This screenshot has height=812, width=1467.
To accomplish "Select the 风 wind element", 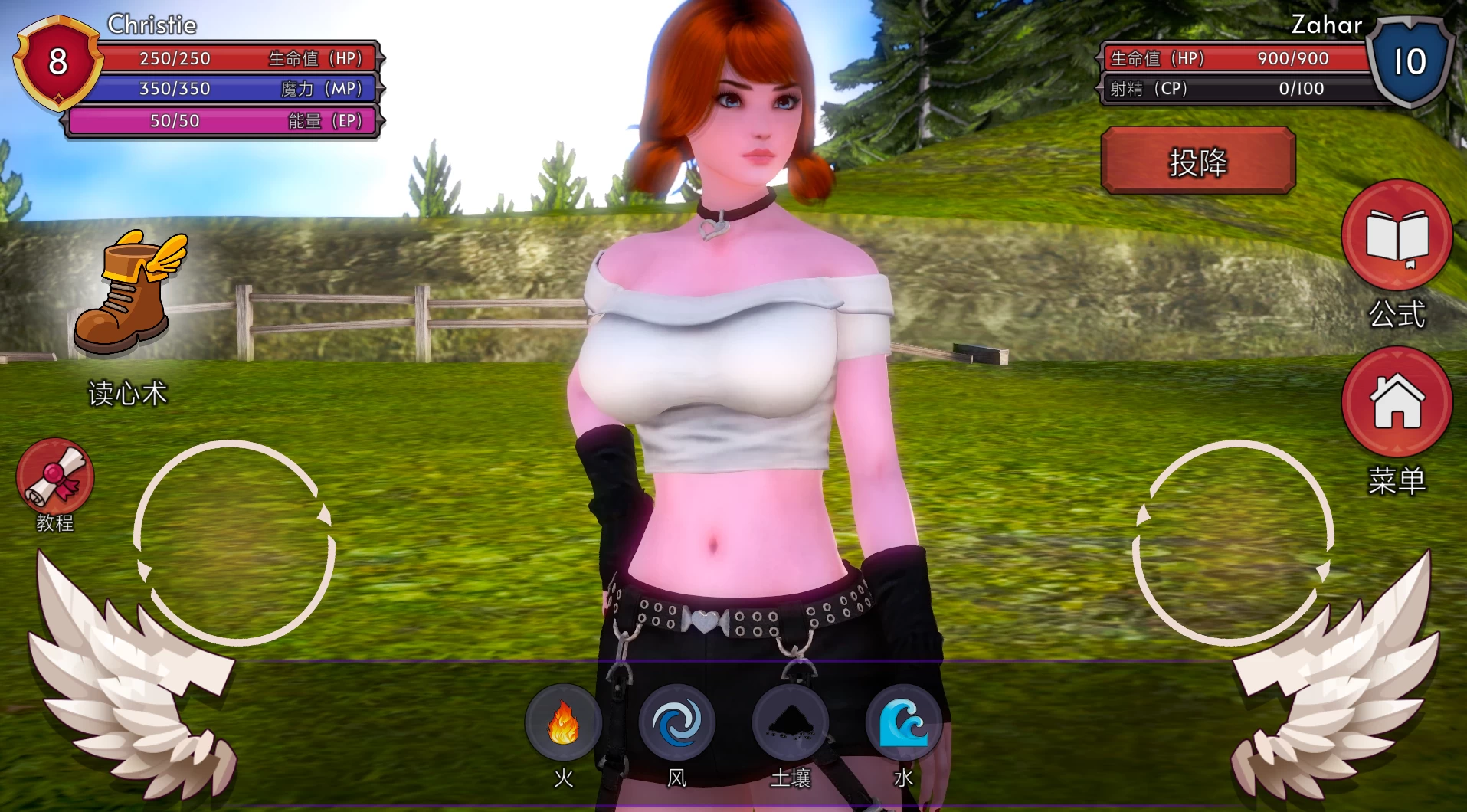I will [676, 722].
